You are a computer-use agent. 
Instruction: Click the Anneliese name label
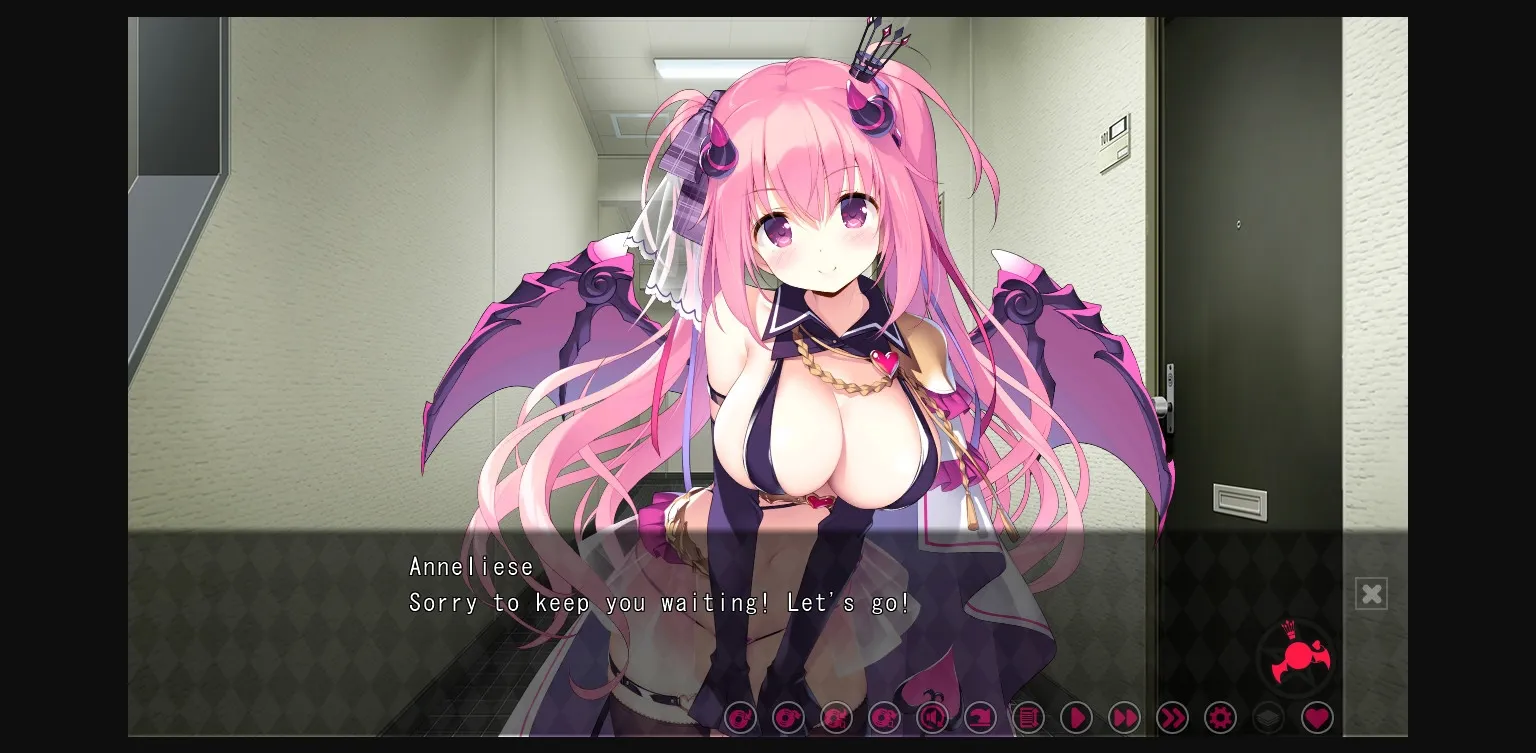pos(471,566)
